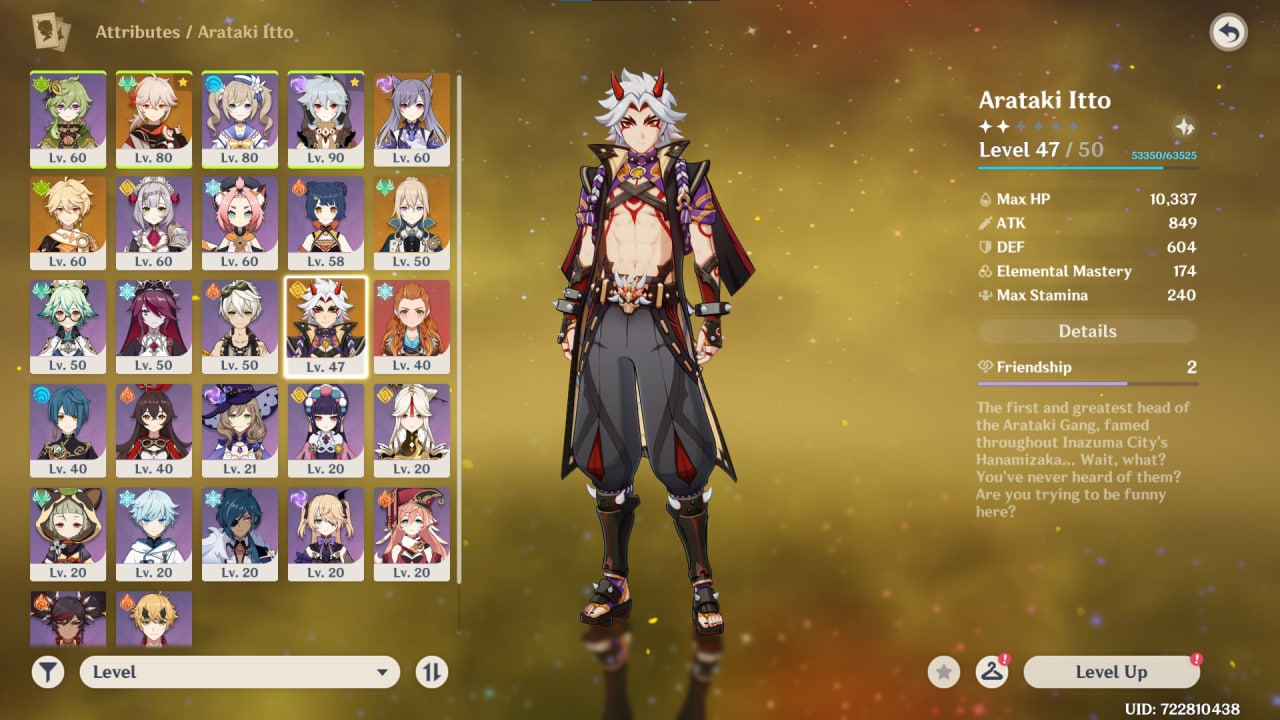This screenshot has width=1280, height=720.
Task: Toggle the sort order arrows button
Action: pyautogui.click(x=431, y=672)
